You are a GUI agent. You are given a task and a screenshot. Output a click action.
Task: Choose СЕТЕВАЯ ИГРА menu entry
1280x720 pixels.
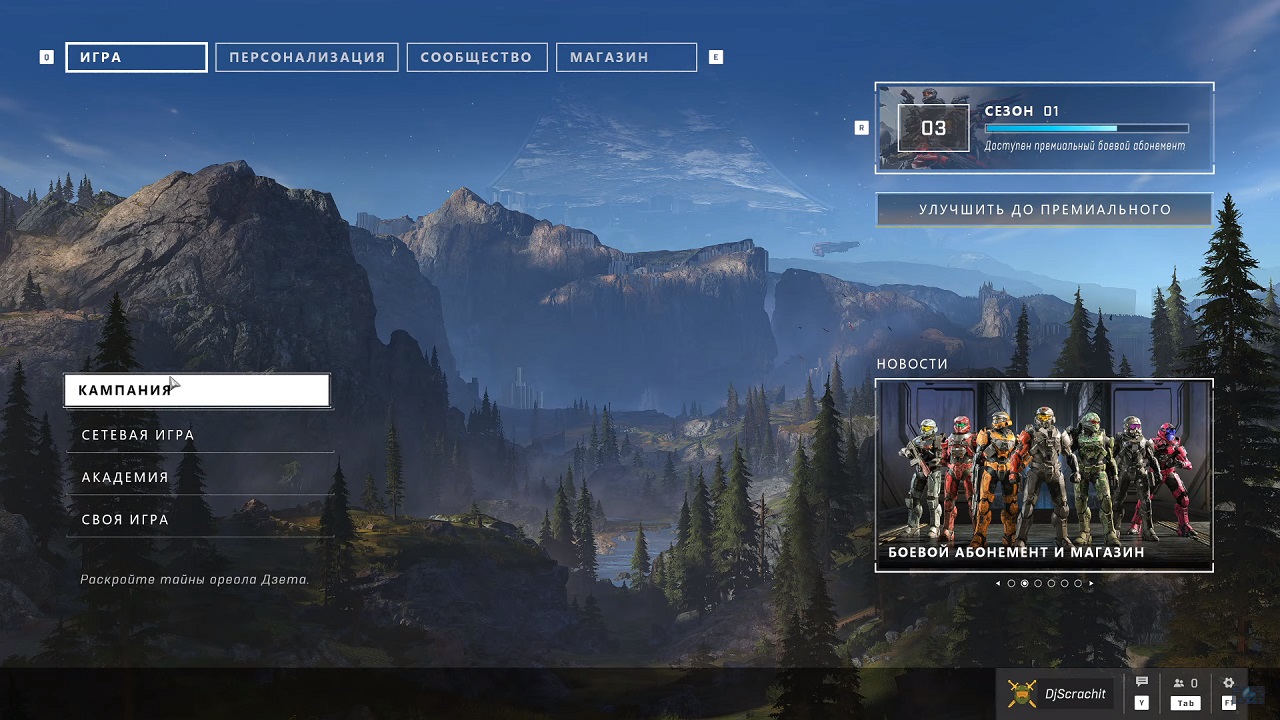(x=199, y=435)
